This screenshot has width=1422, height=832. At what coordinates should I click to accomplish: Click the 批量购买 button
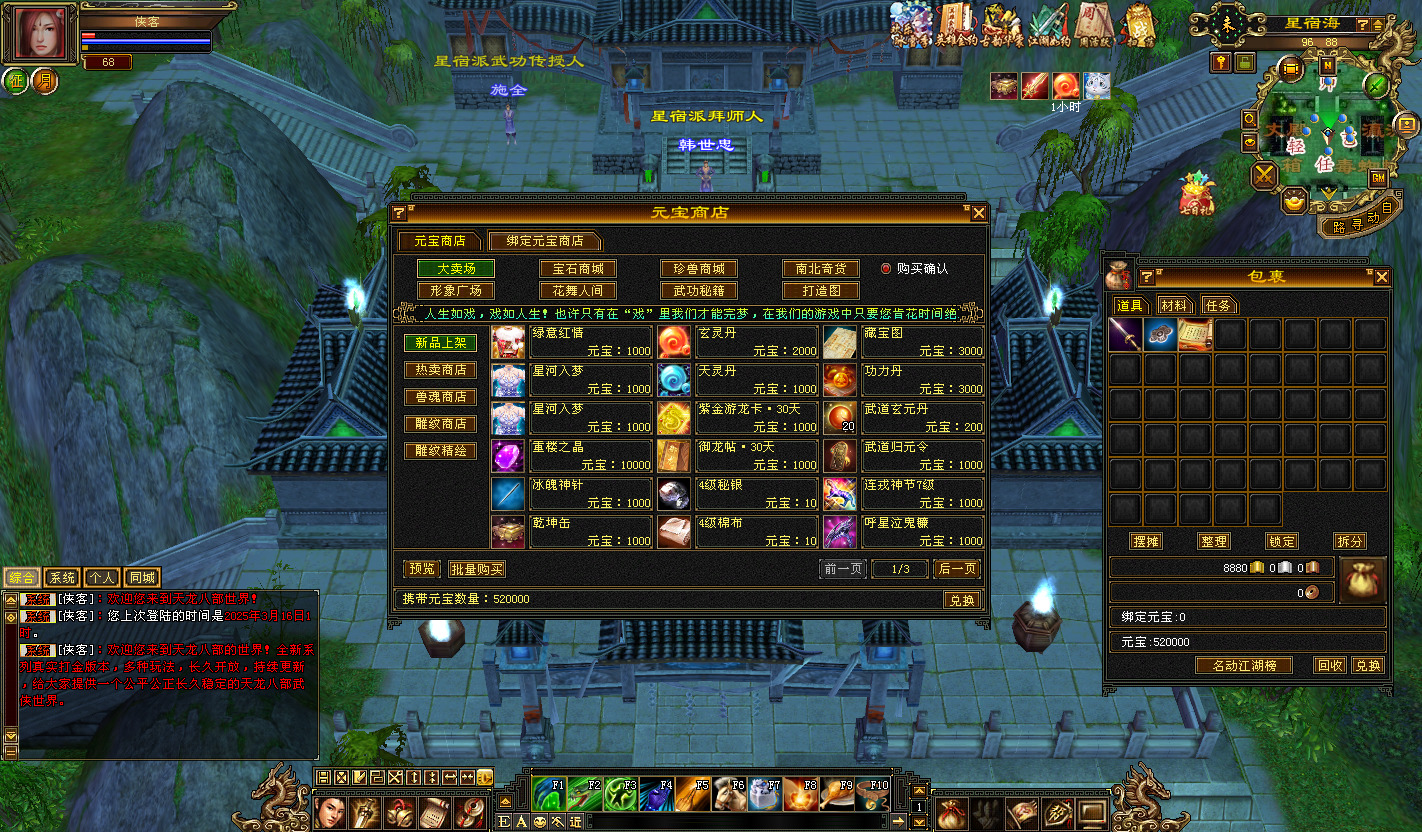click(x=476, y=569)
